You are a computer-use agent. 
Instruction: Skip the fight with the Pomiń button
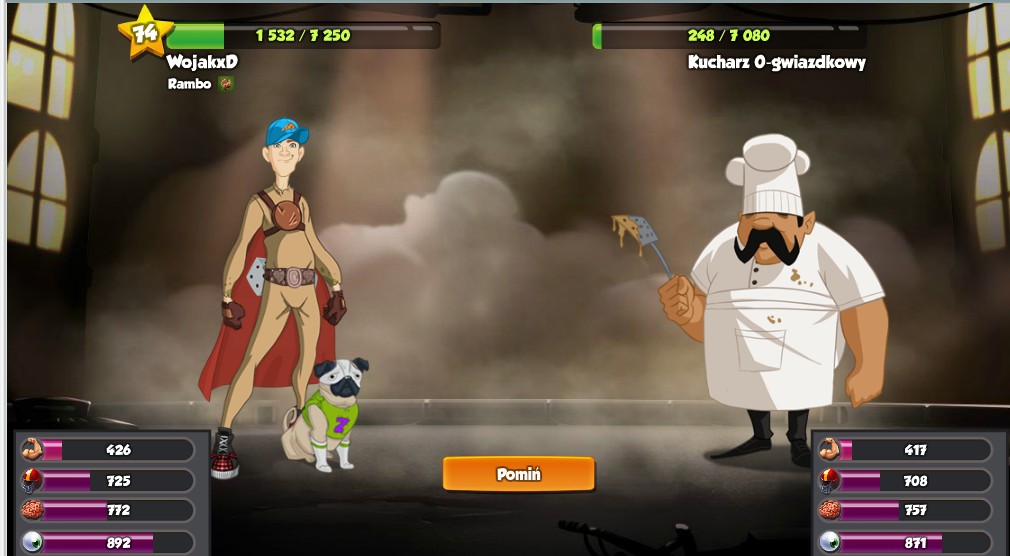(x=518, y=474)
